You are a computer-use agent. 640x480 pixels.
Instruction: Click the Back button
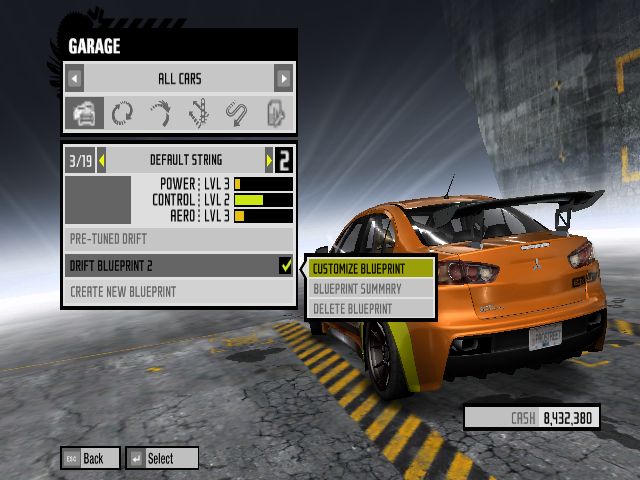point(90,458)
